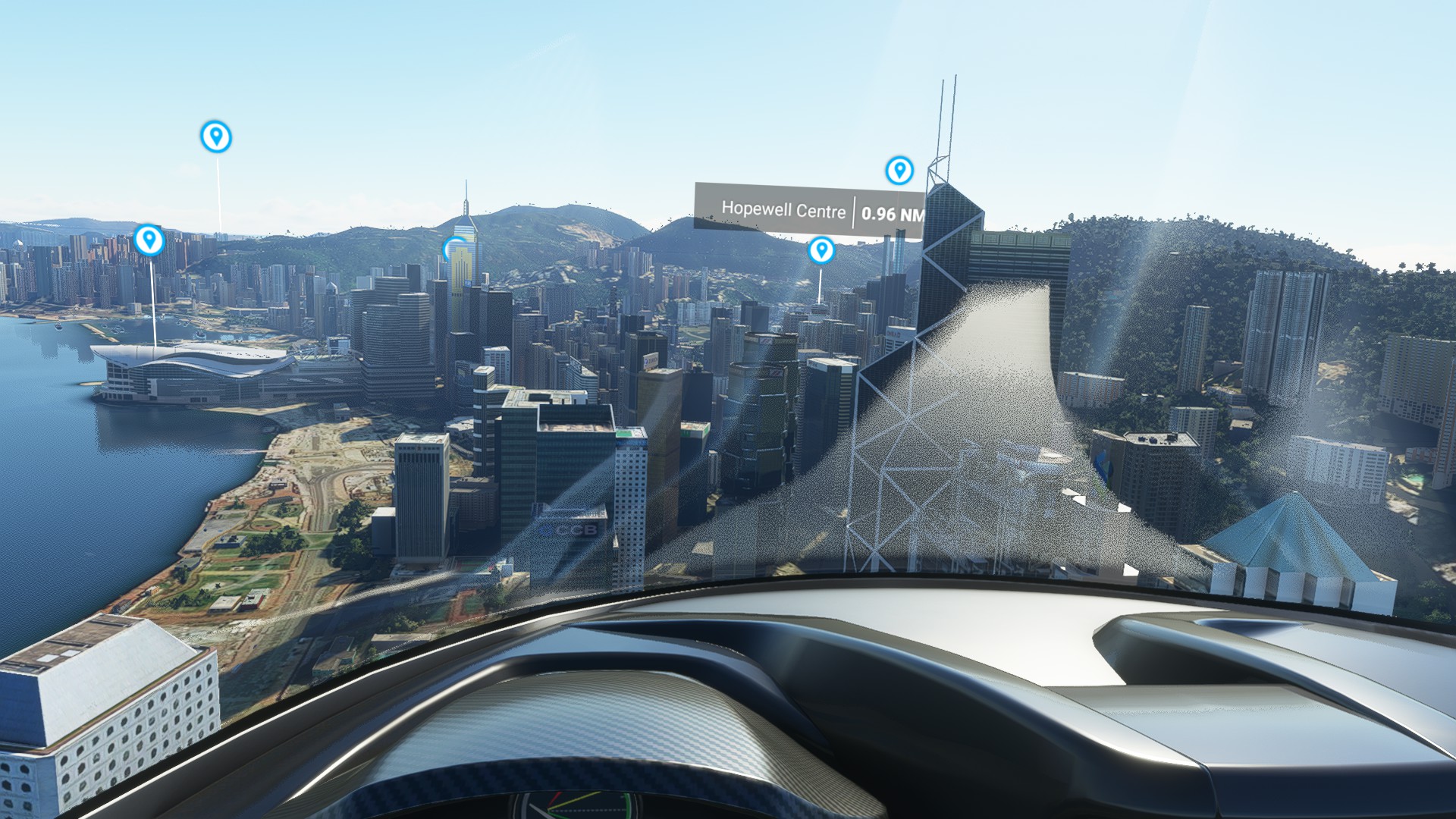Viewport: 1456px width, 819px height.
Task: Pick the pin just beneath the Hopewell Centre label
Action: click(x=821, y=249)
